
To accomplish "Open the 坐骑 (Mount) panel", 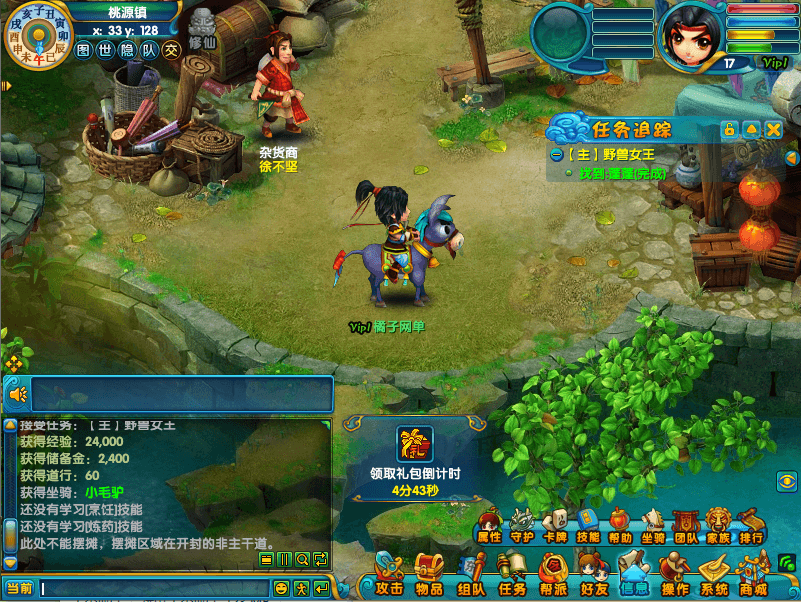I will pyautogui.click(x=653, y=525).
